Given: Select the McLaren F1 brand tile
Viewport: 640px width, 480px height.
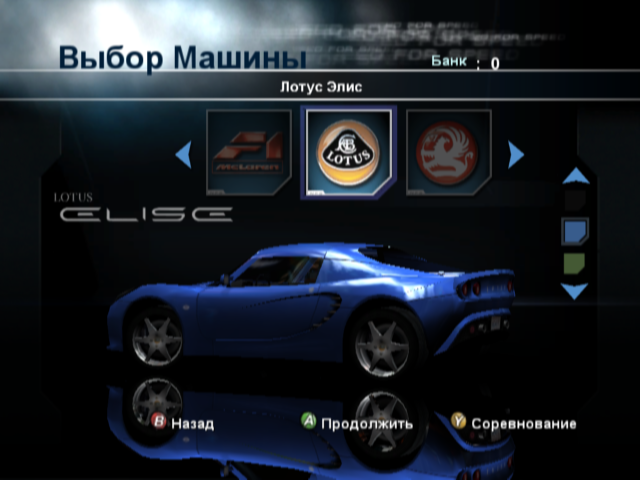Looking at the screenshot, I should (x=248, y=153).
